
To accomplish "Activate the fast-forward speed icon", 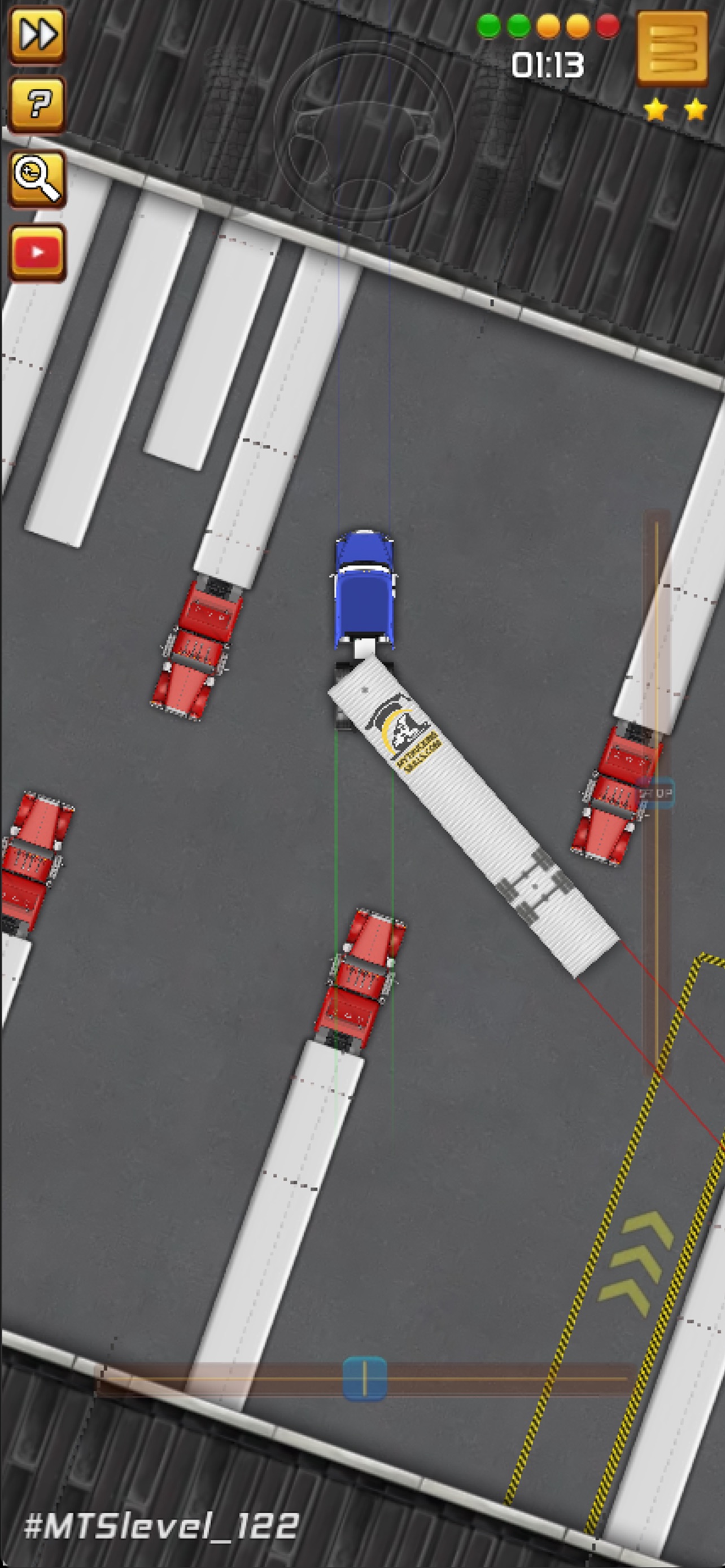I will pos(38,34).
